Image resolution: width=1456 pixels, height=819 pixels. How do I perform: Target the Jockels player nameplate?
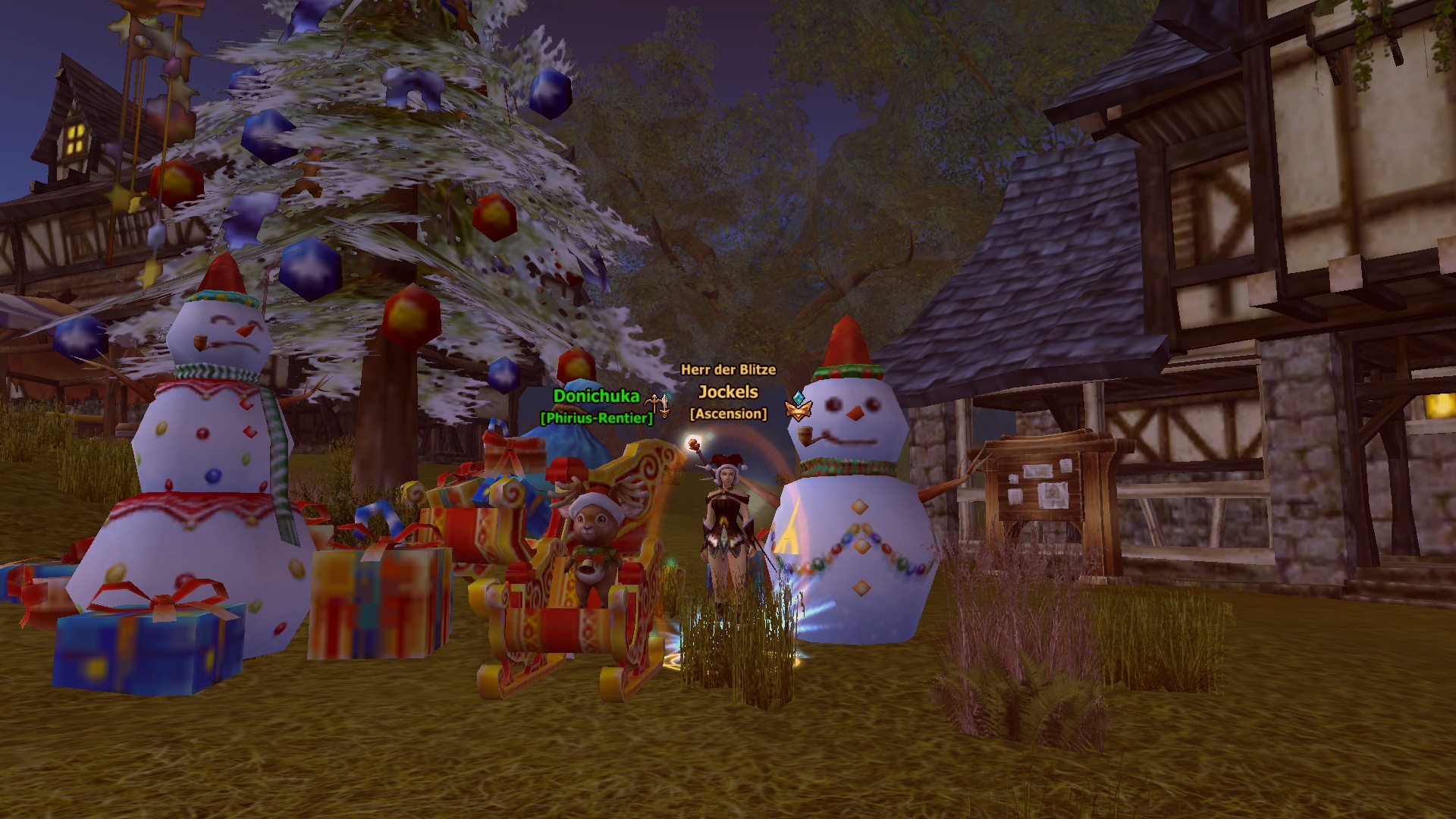[728, 392]
